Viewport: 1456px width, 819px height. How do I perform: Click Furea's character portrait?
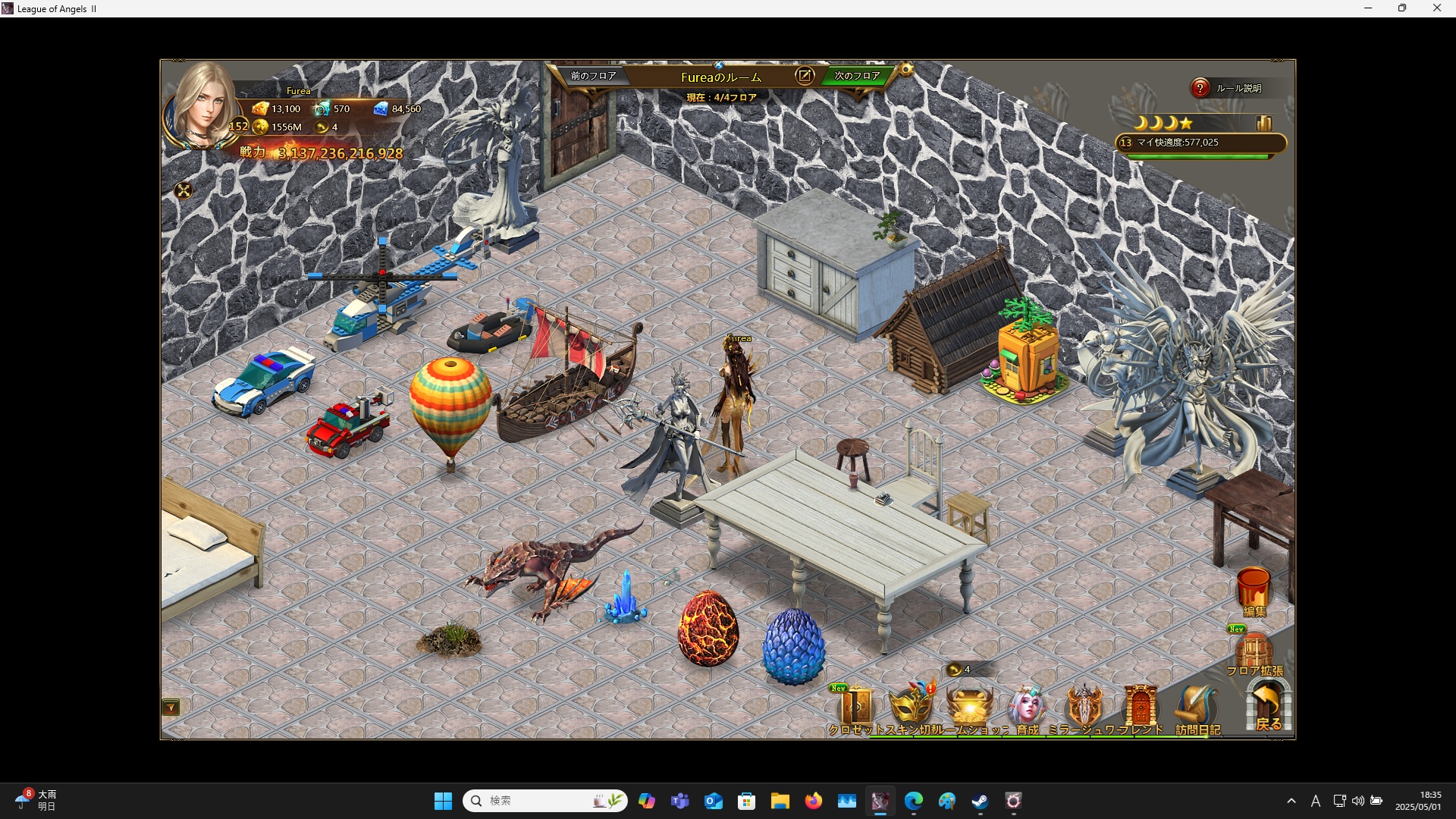click(202, 106)
